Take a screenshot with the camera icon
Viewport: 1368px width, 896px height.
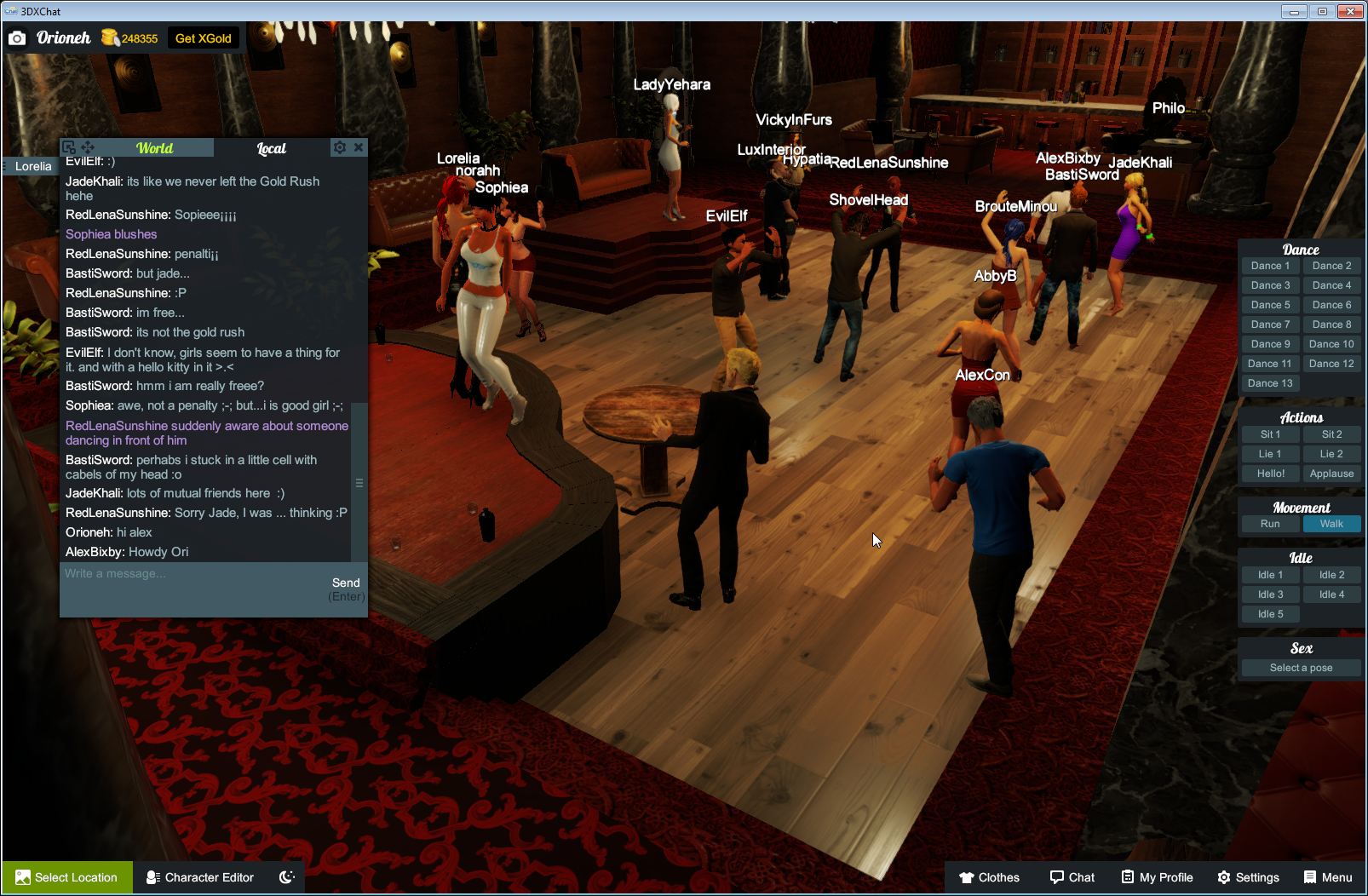(17, 37)
